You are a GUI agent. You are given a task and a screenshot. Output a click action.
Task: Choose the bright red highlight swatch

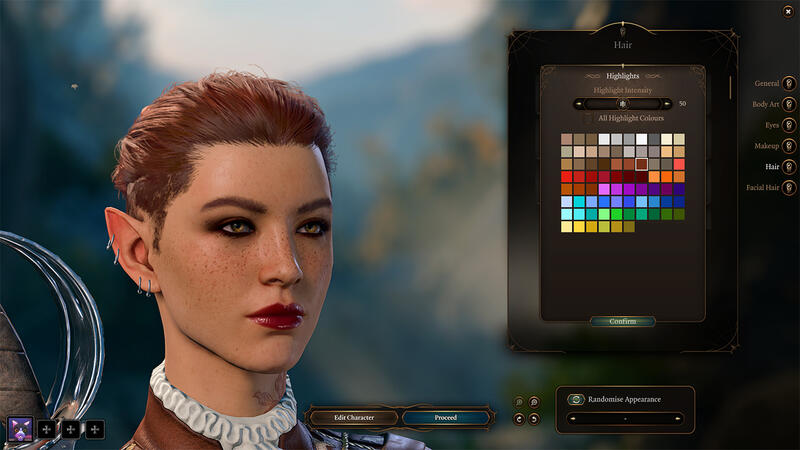coord(567,177)
